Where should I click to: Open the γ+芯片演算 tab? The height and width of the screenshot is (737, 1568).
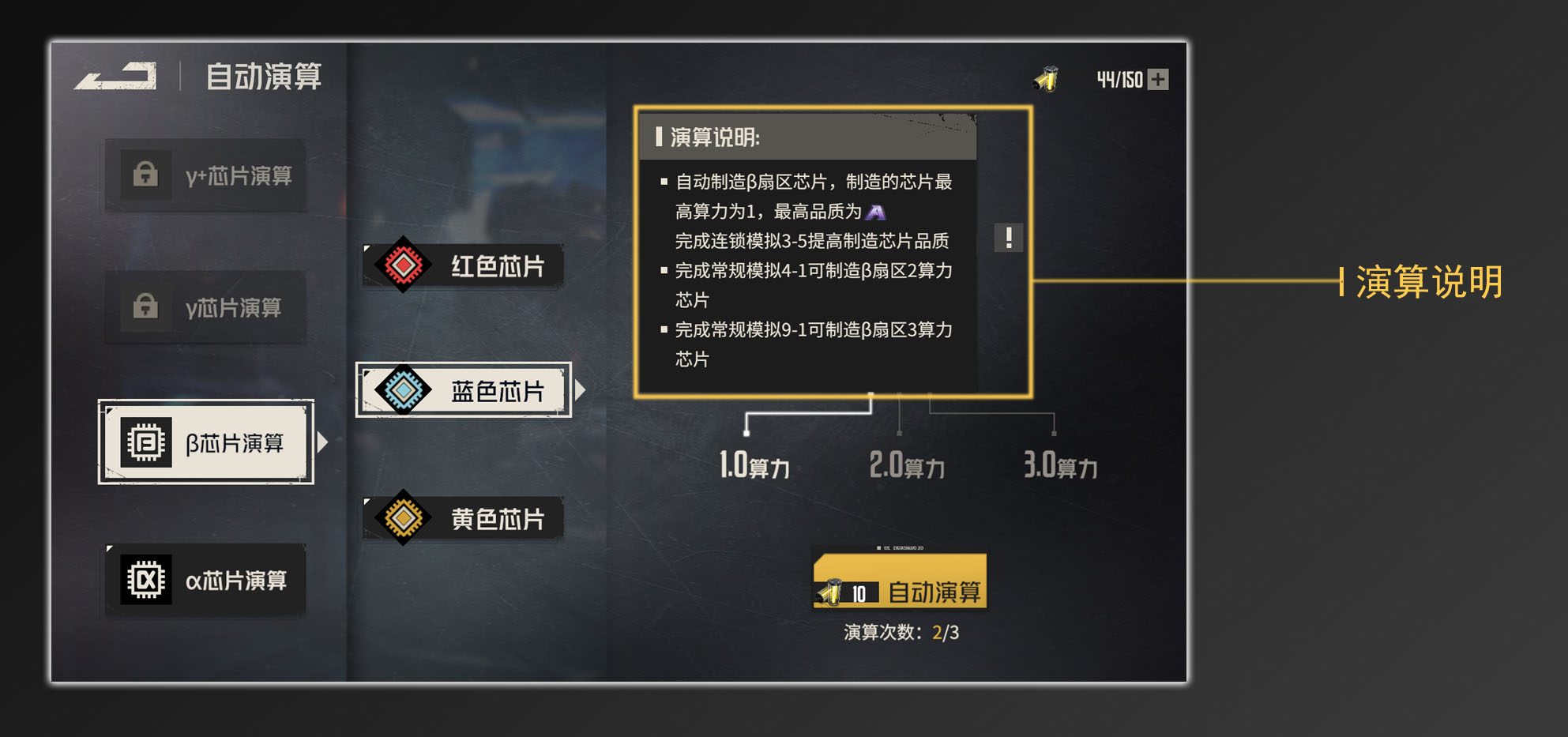click(x=205, y=175)
